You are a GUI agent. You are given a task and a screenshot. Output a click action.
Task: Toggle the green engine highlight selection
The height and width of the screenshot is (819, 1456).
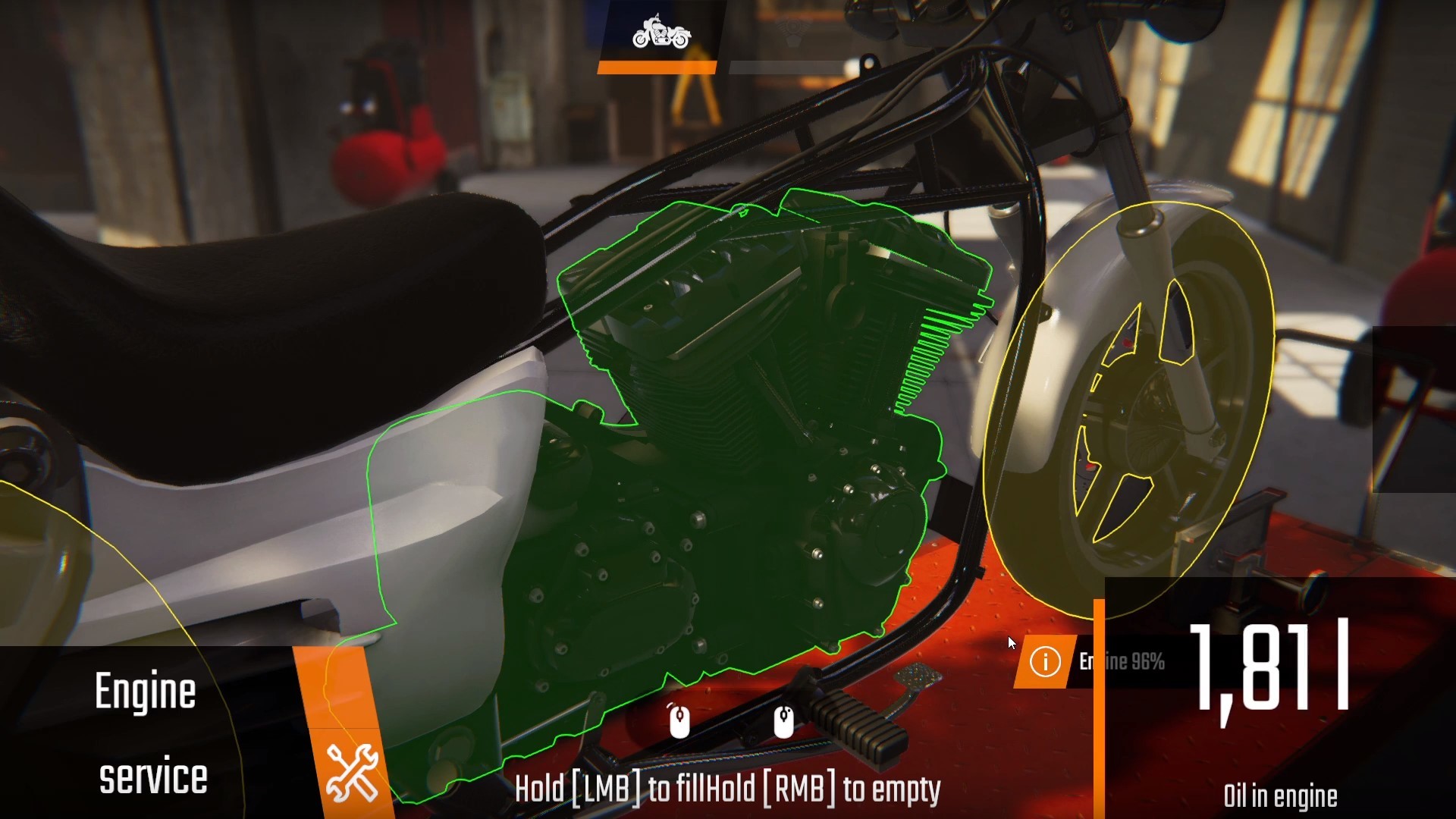tap(720, 455)
